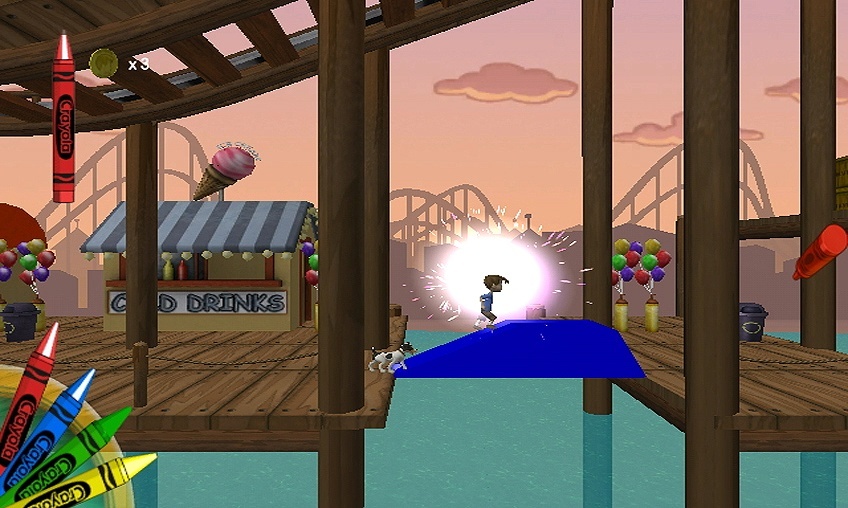This screenshot has height=508, width=848.
Task: Click the gold coin counter icon
Action: (x=103, y=63)
